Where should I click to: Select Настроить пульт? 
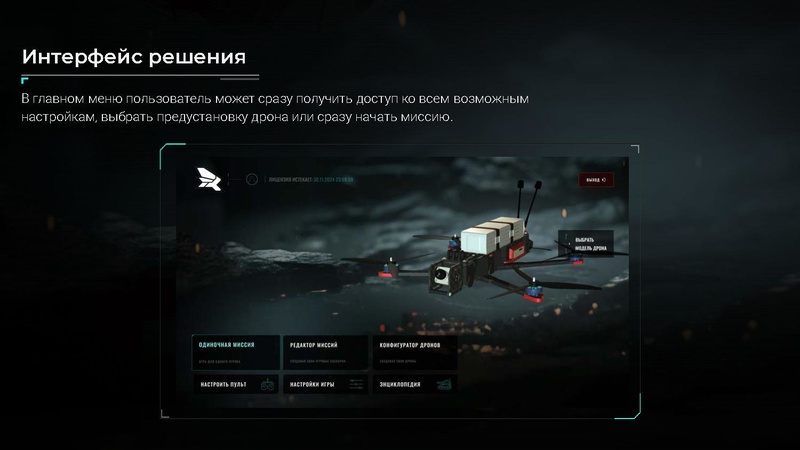(x=236, y=384)
